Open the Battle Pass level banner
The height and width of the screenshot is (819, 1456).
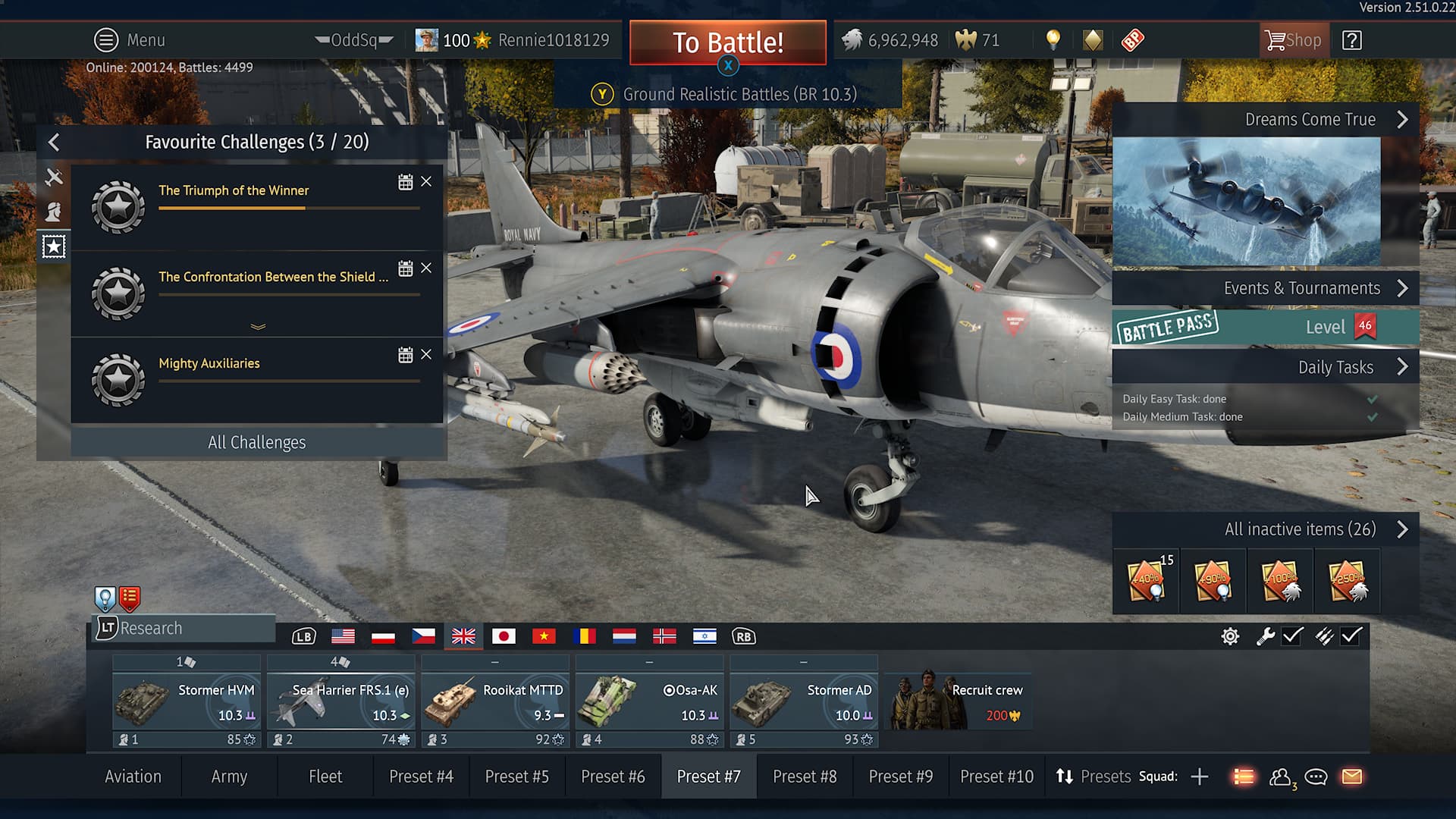pos(1265,328)
